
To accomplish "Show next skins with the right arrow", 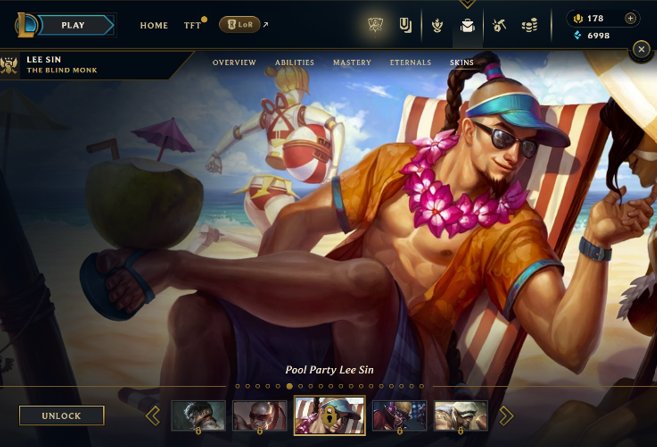I will point(506,415).
